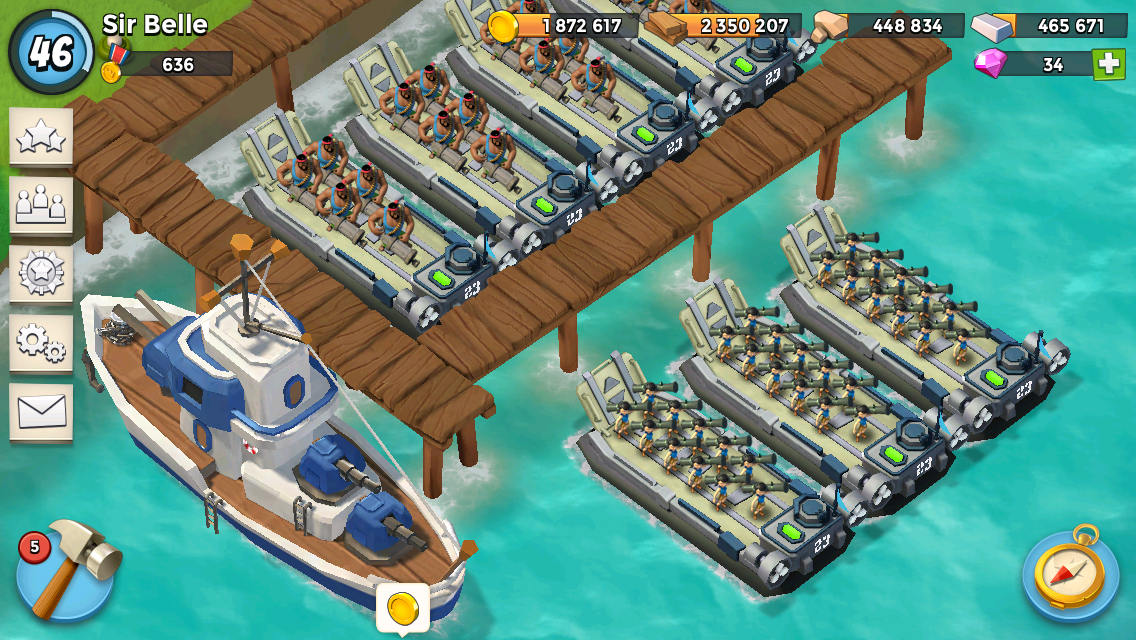This screenshot has height=640, width=1136.
Task: Open the star medal leaderboard button
Action: coord(41,273)
